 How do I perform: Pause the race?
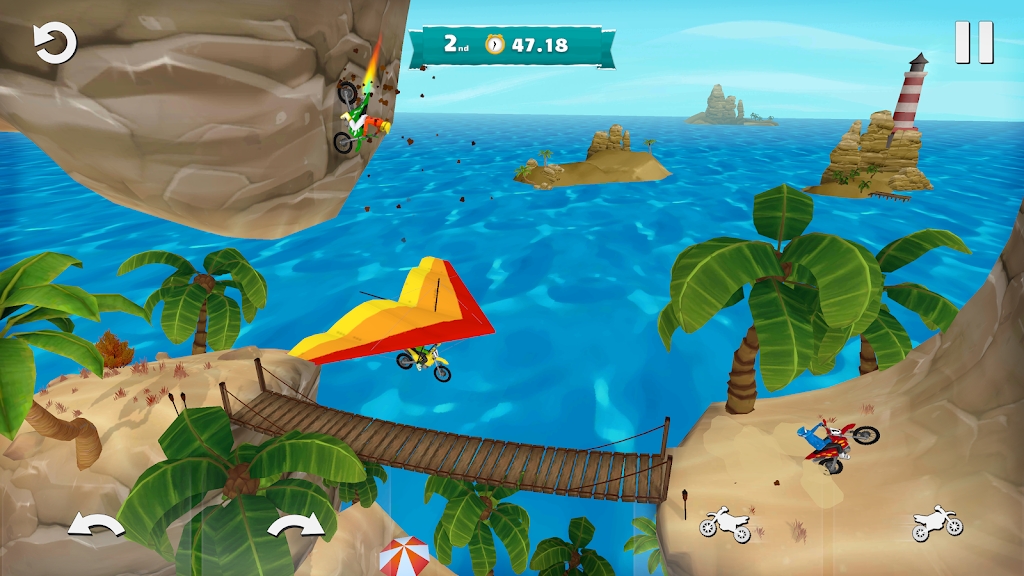[x=973, y=42]
